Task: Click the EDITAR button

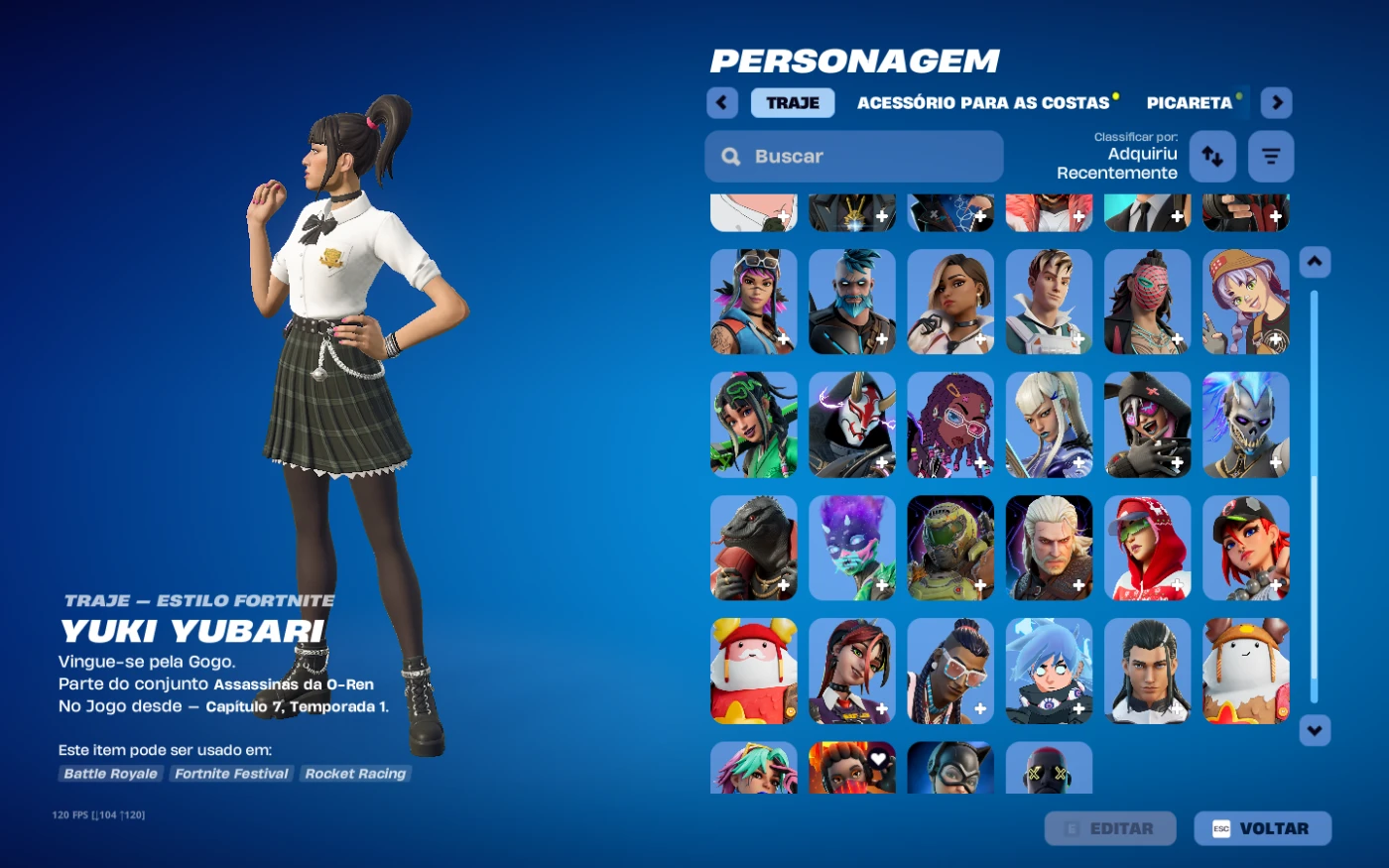Action: [x=1110, y=828]
